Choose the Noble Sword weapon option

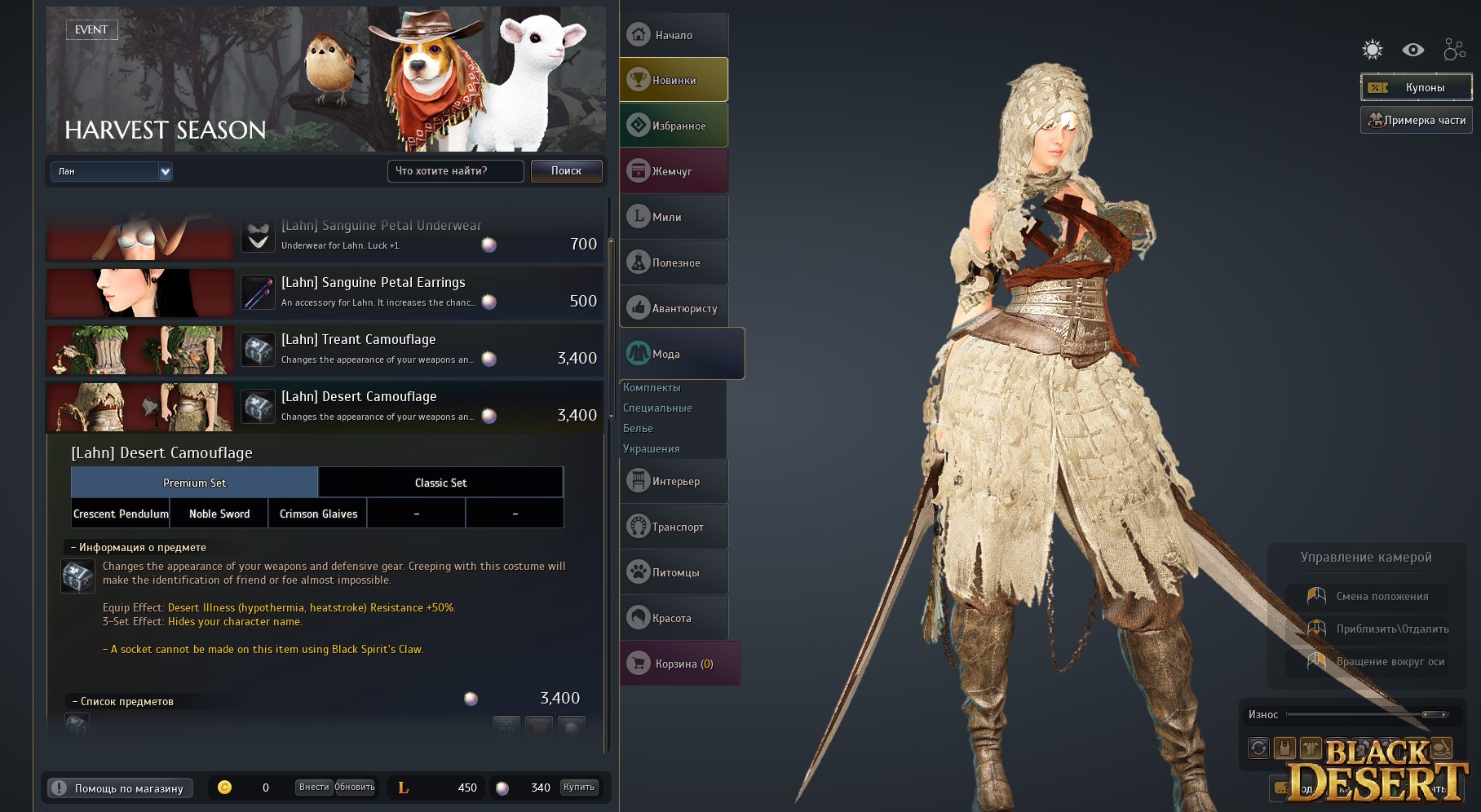(x=219, y=514)
